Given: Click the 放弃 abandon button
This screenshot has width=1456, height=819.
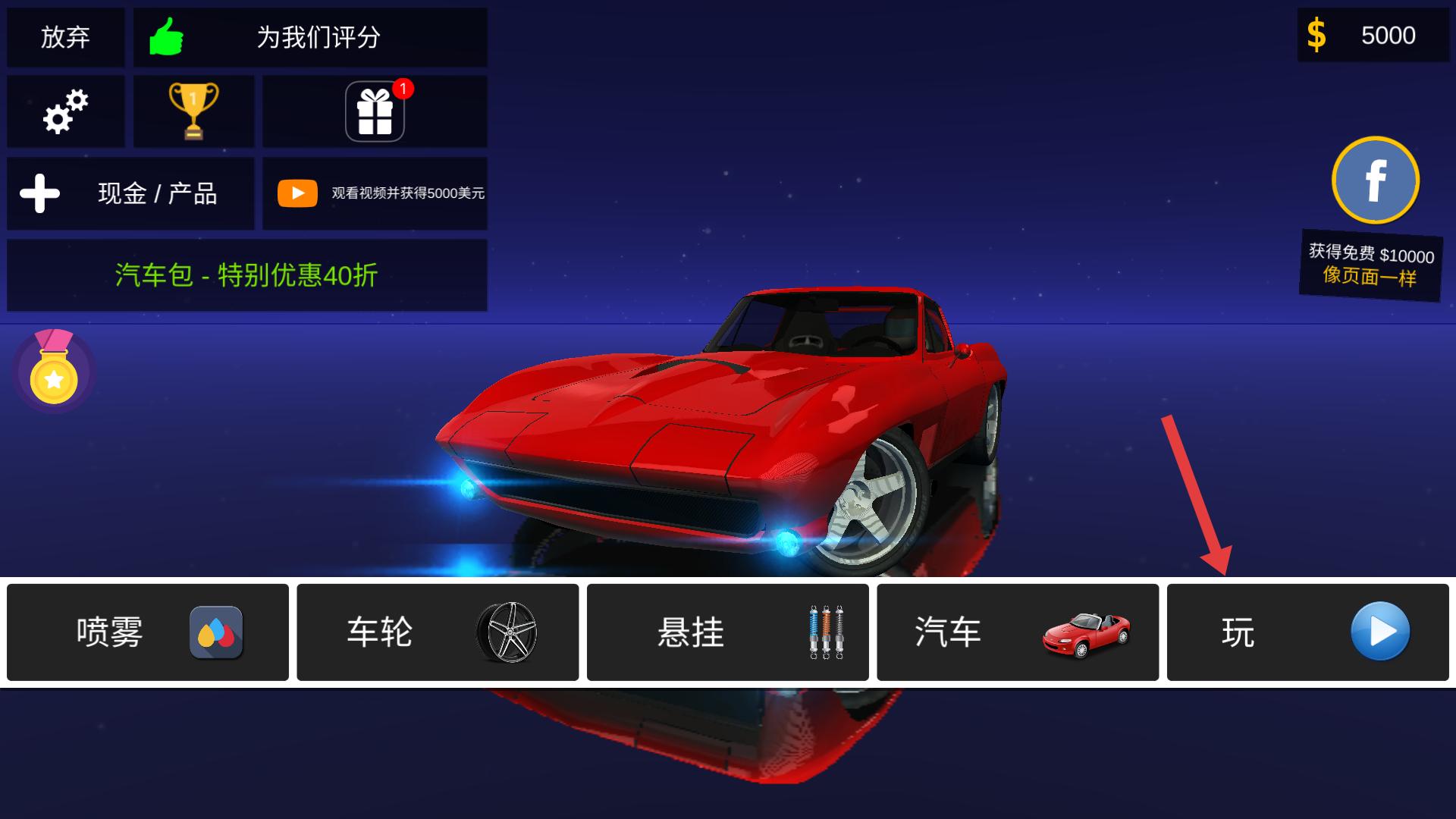Looking at the screenshot, I should (x=65, y=37).
